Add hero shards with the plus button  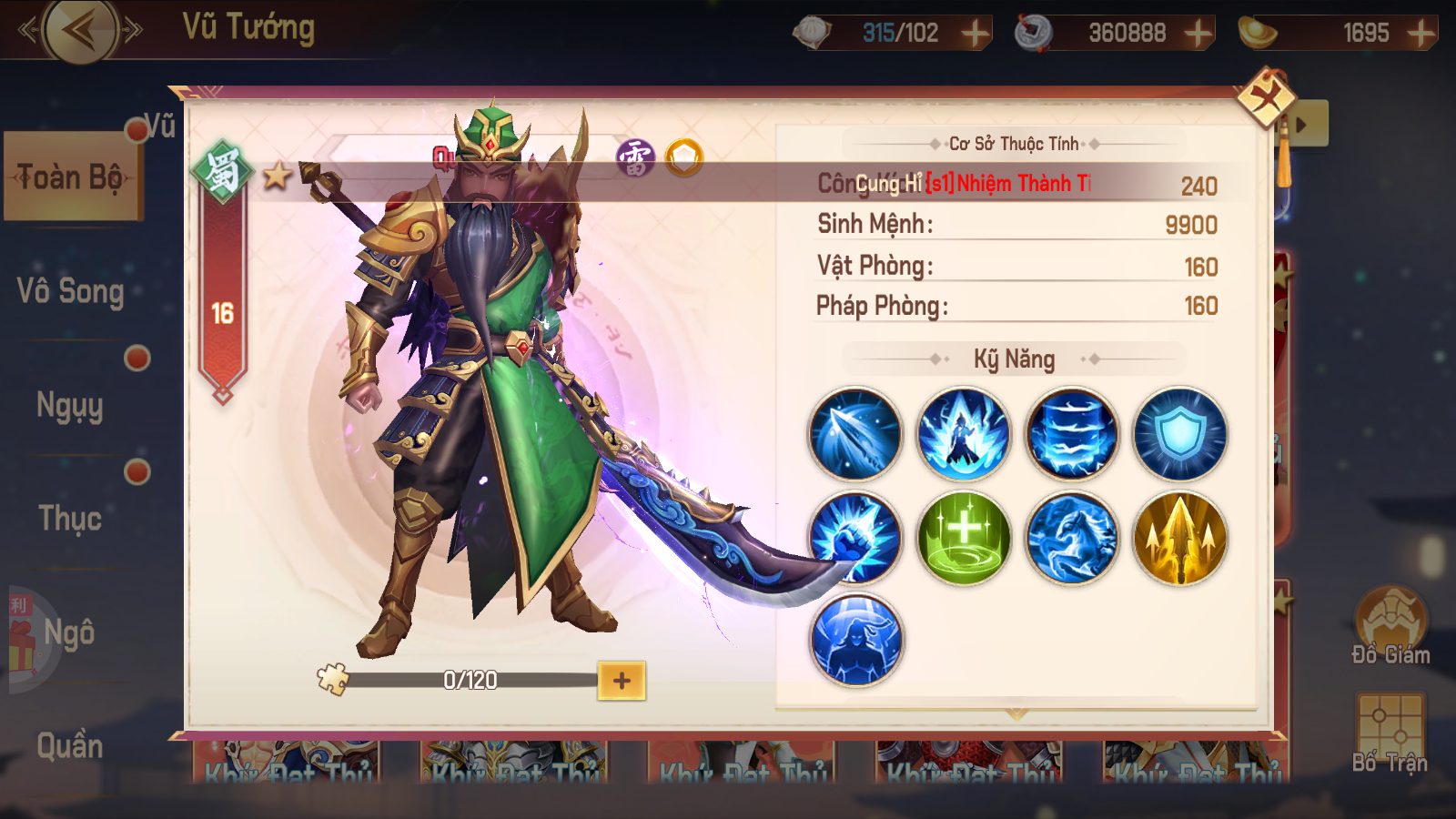point(622,681)
